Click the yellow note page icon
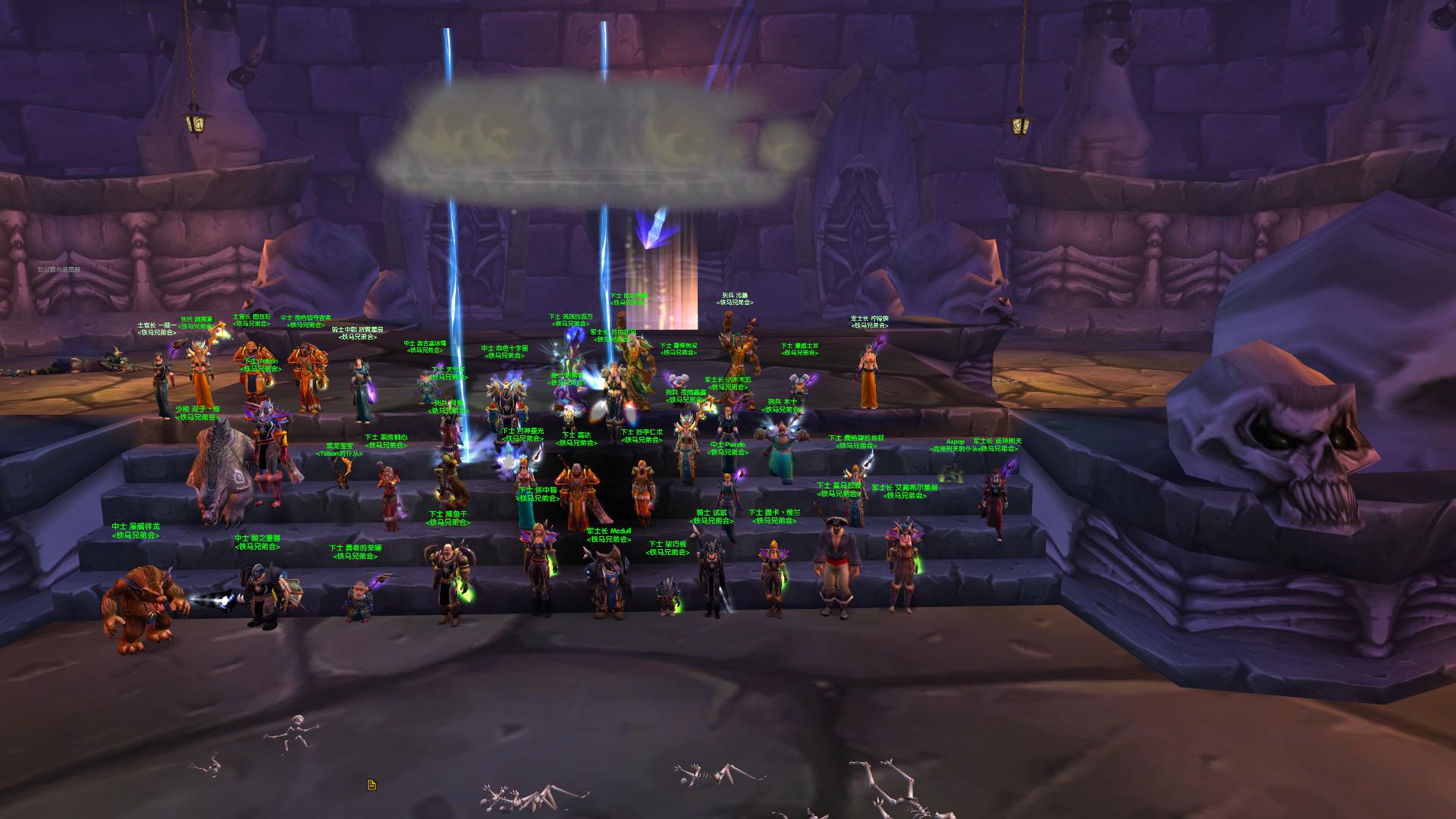 pos(372,785)
